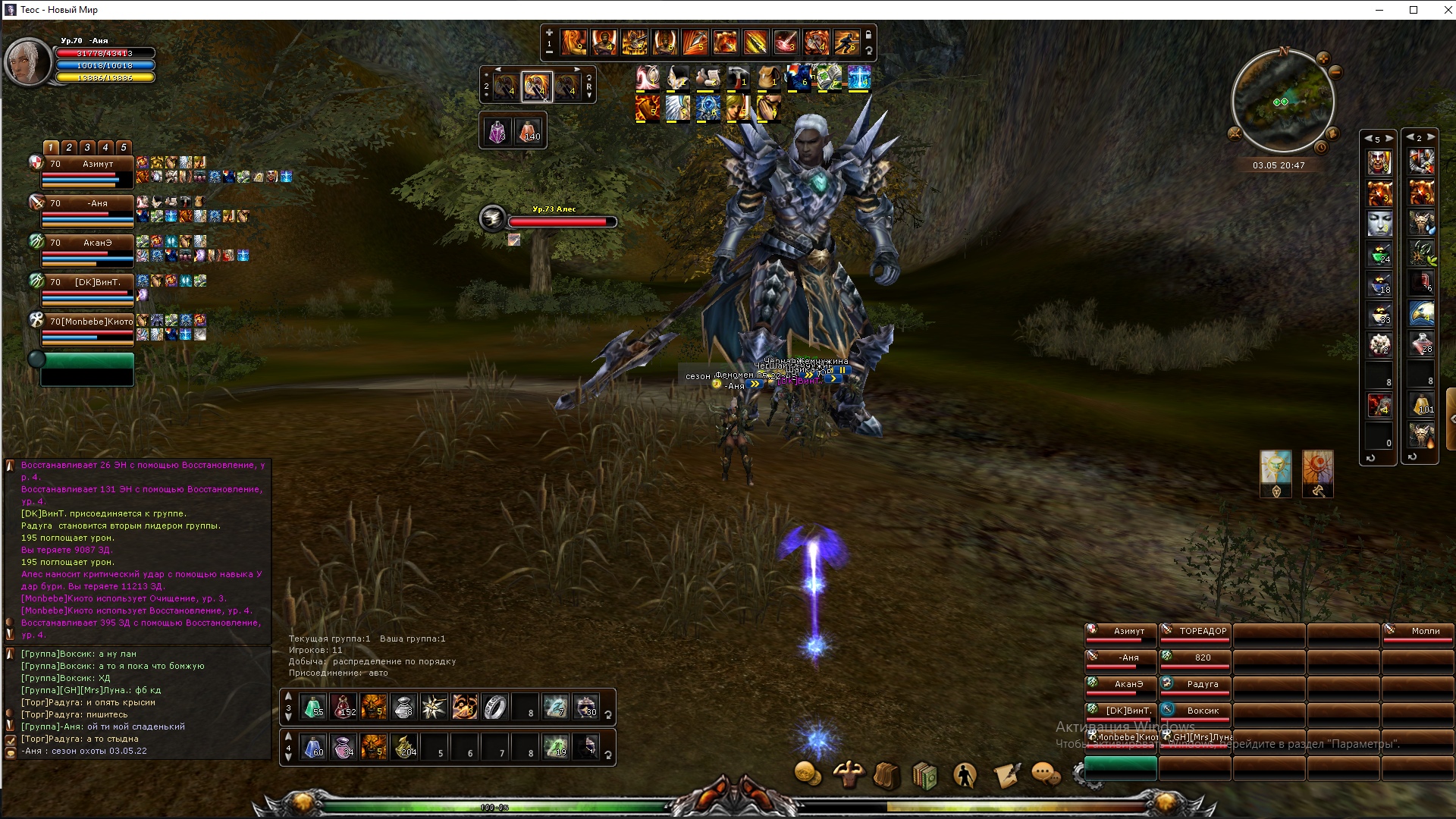1456x819 pixels.
Task: Use the green potion with 55 charges
Action: [314, 707]
